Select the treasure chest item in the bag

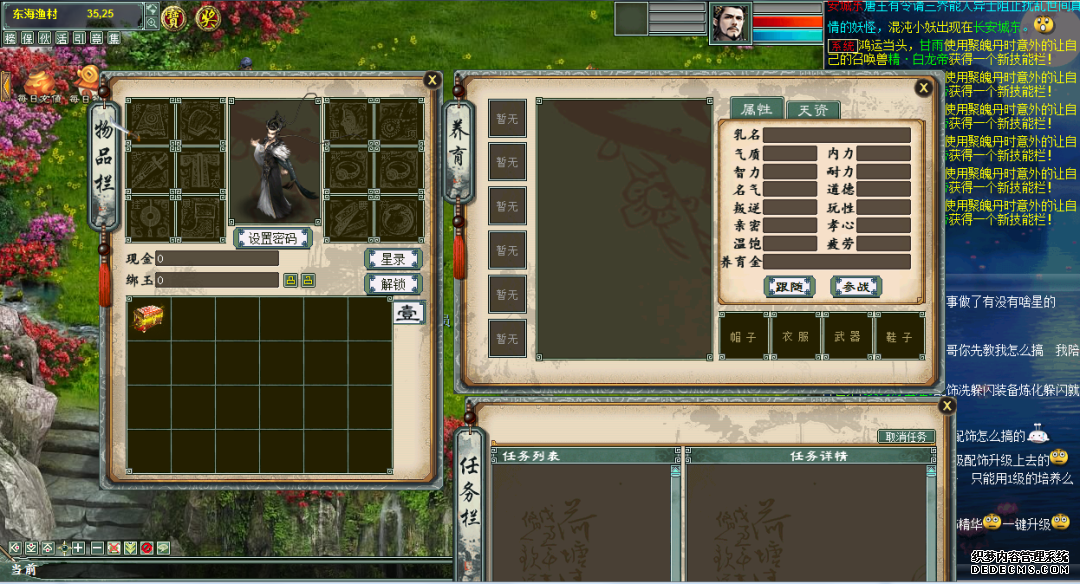148,318
